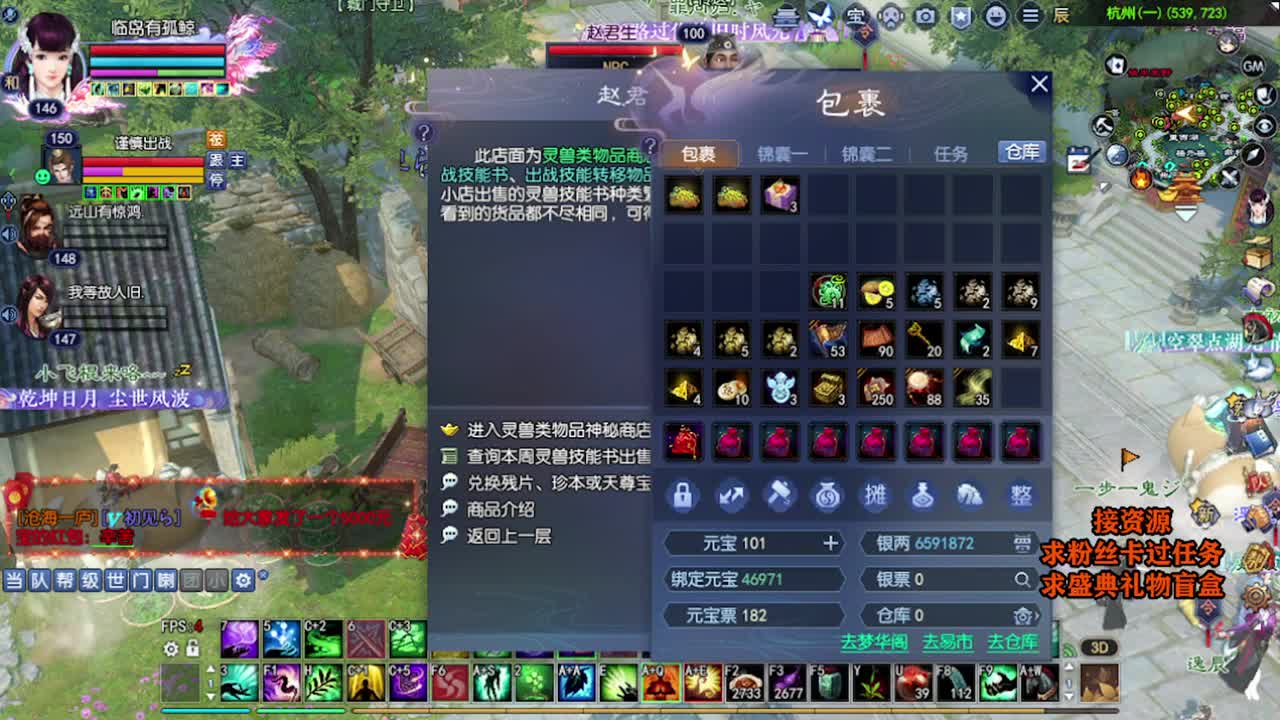Image resolution: width=1280 pixels, height=720 pixels.
Task: Click the + button next to 元宝 101
Action: (x=829, y=543)
